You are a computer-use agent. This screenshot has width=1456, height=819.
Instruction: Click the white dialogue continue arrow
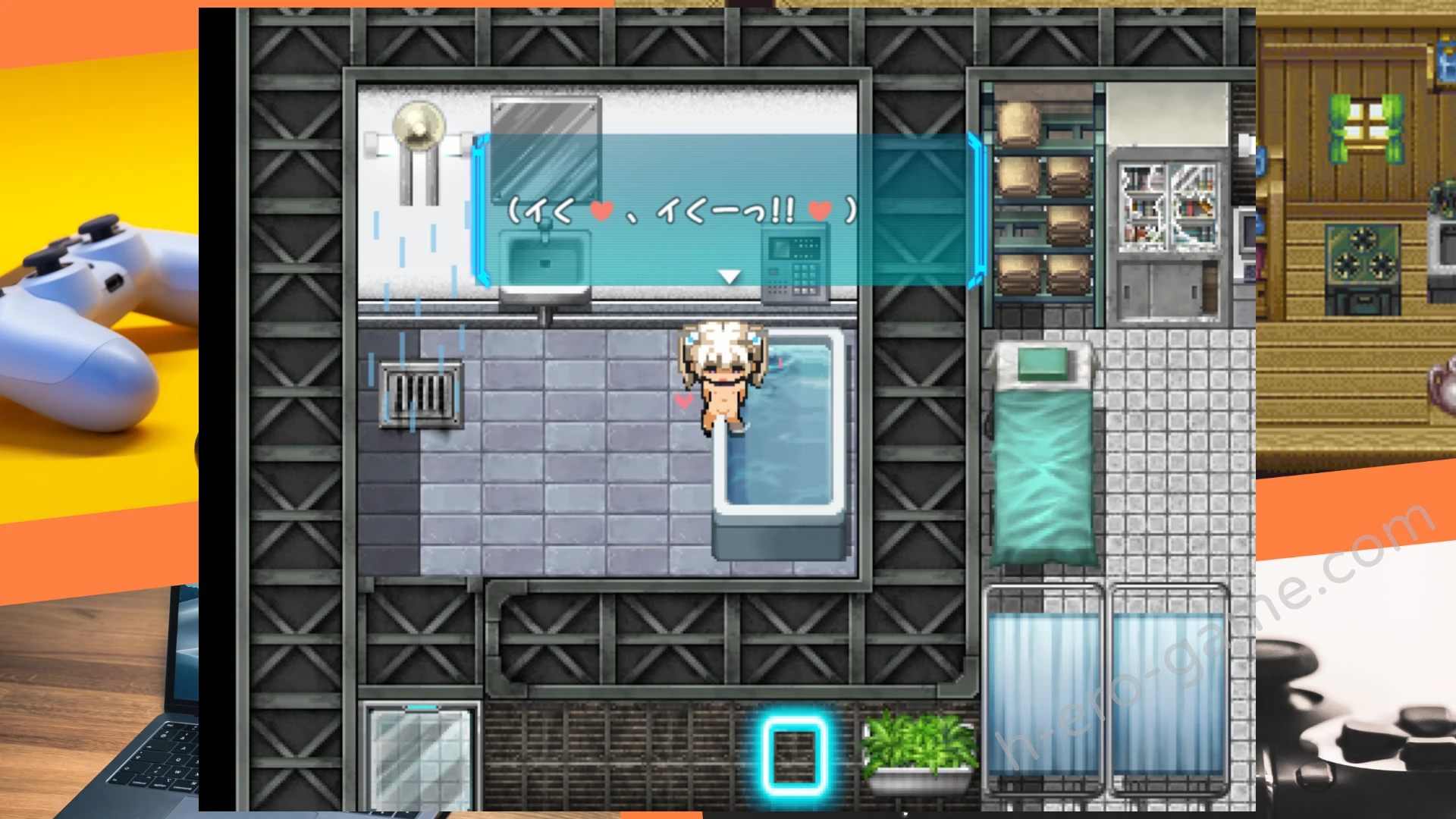click(x=729, y=277)
